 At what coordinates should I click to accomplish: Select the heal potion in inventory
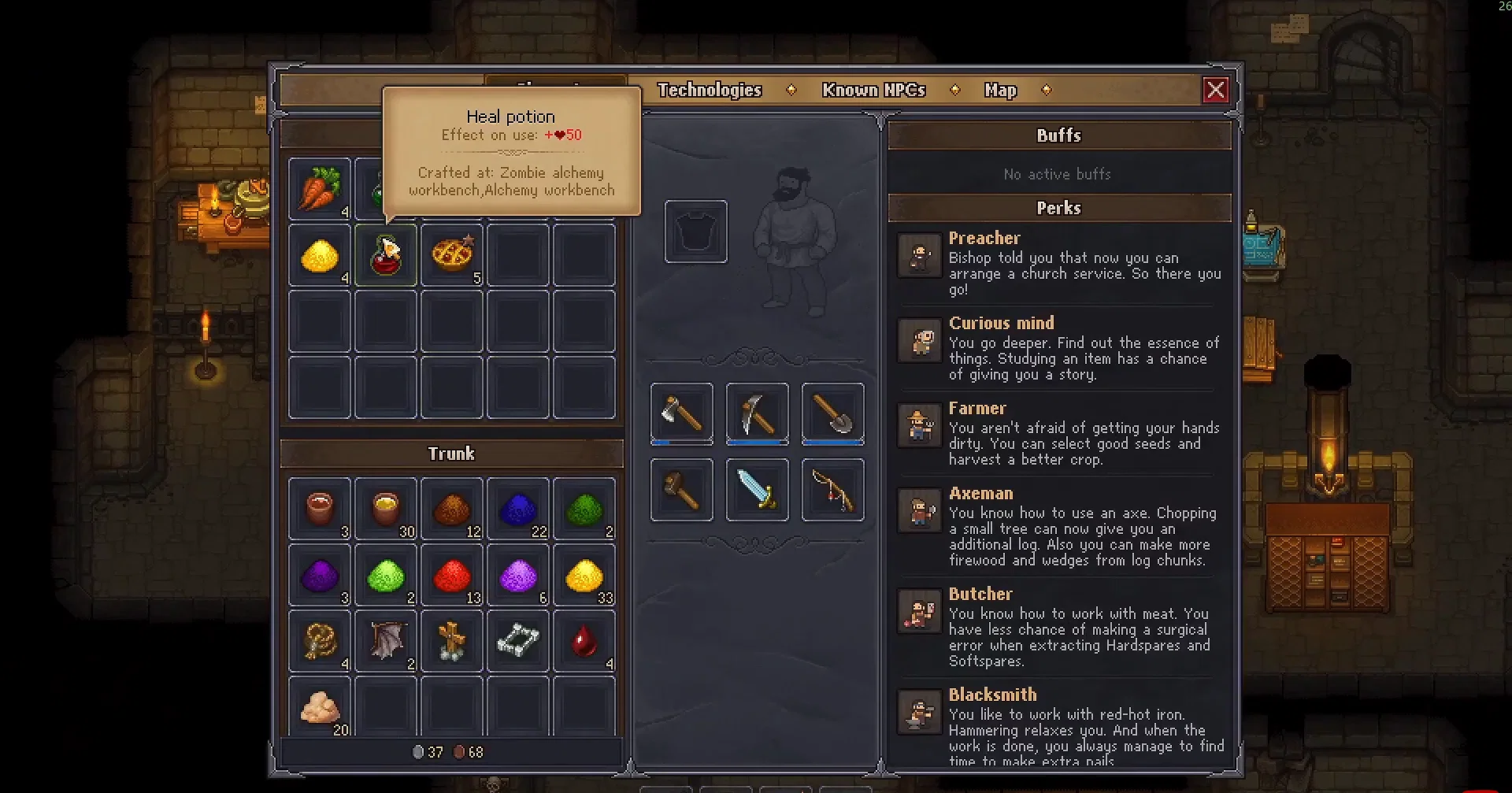385,254
